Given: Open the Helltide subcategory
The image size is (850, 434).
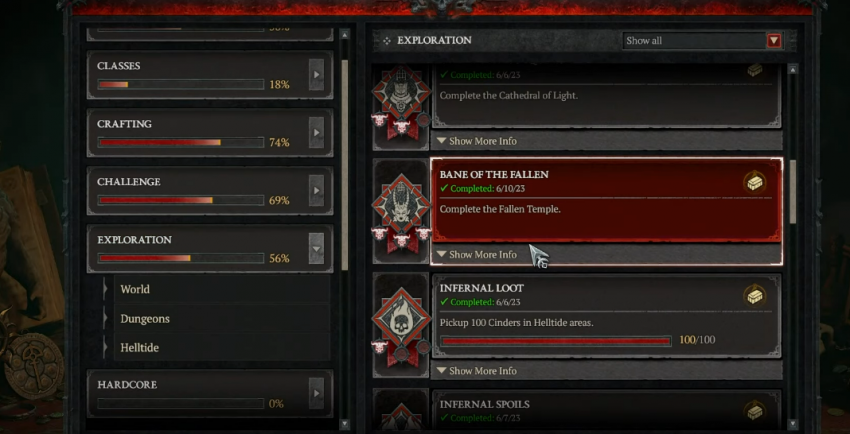Looking at the screenshot, I should 140,347.
